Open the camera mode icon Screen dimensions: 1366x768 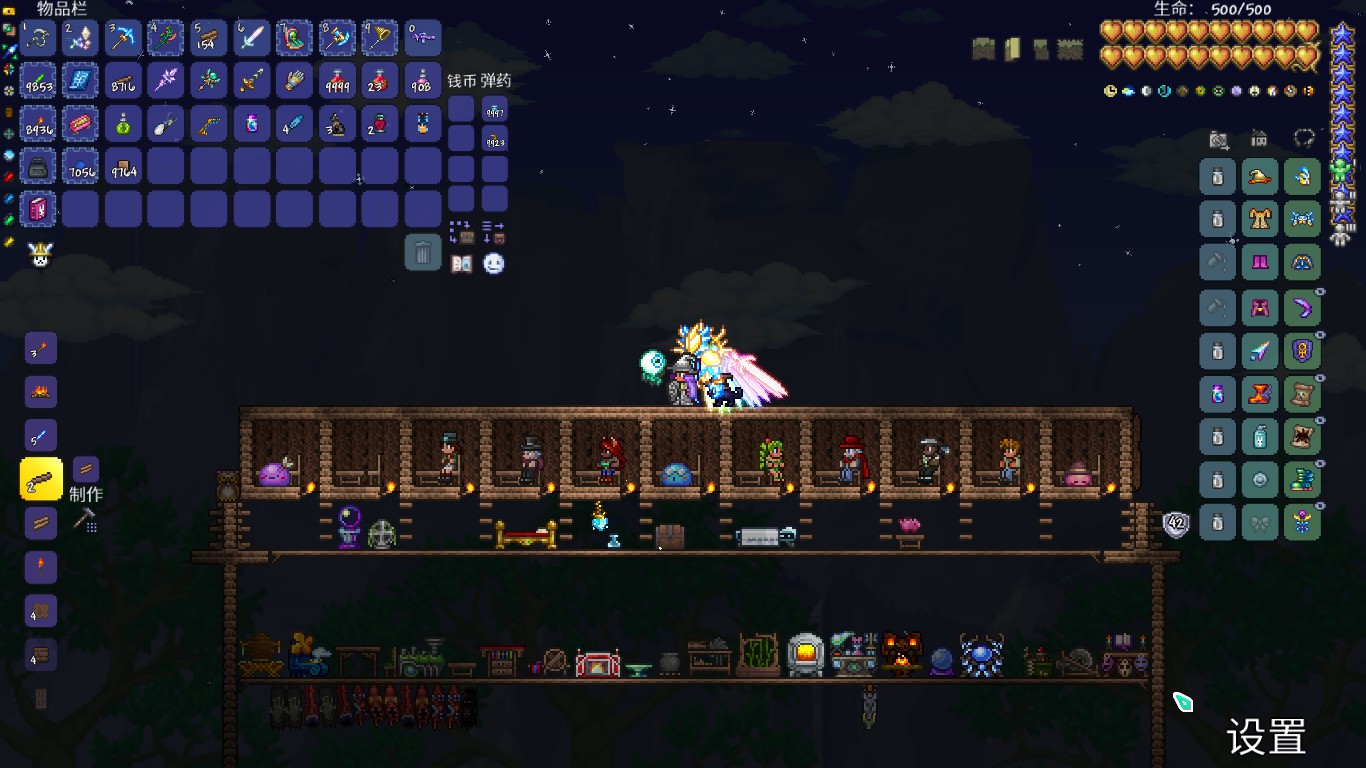(1218, 139)
